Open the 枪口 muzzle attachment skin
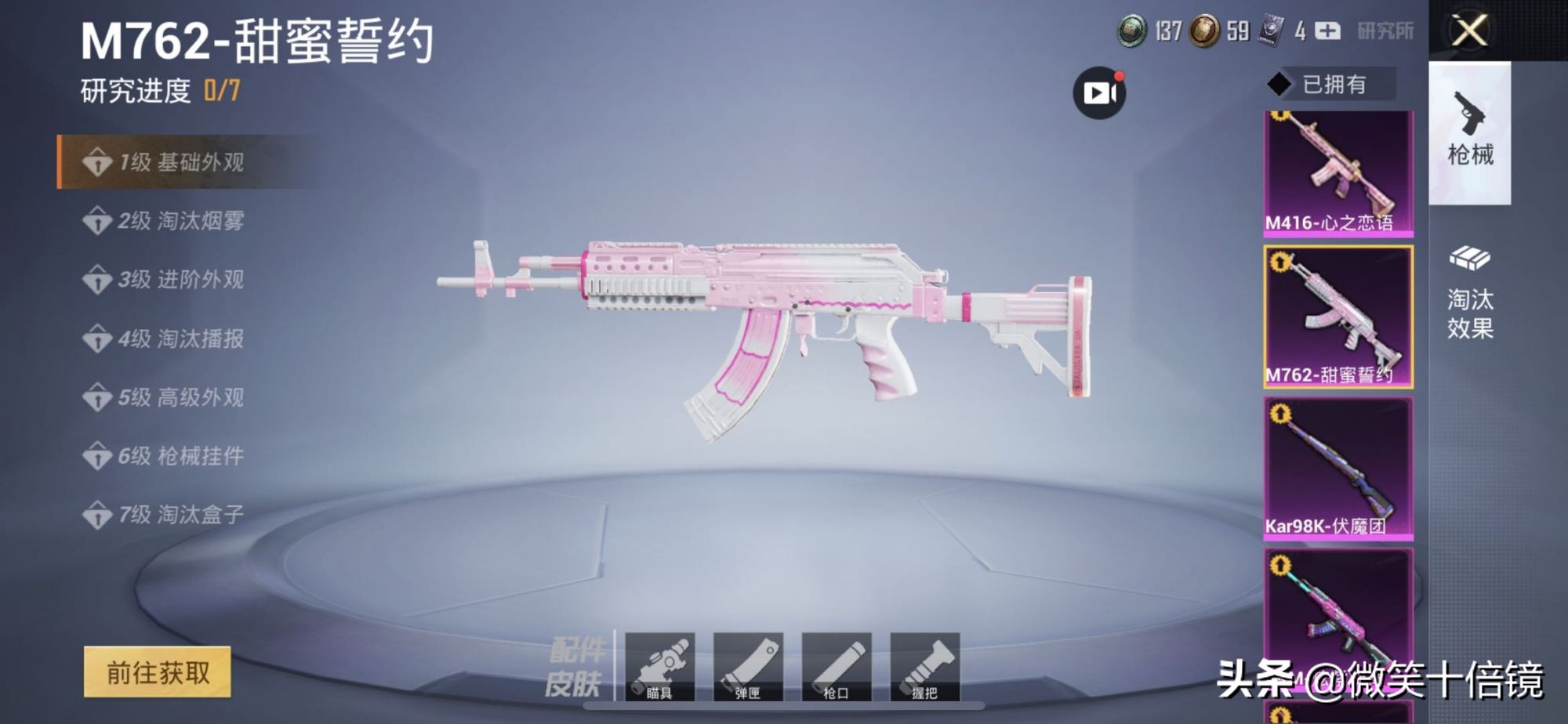1568x724 pixels. pyautogui.click(x=837, y=666)
